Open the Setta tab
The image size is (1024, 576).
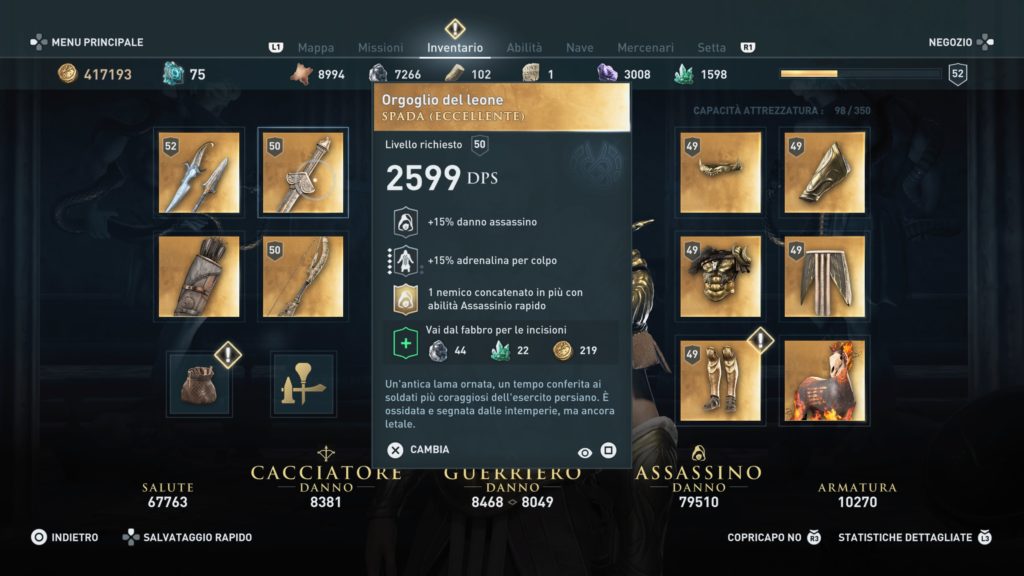click(712, 48)
